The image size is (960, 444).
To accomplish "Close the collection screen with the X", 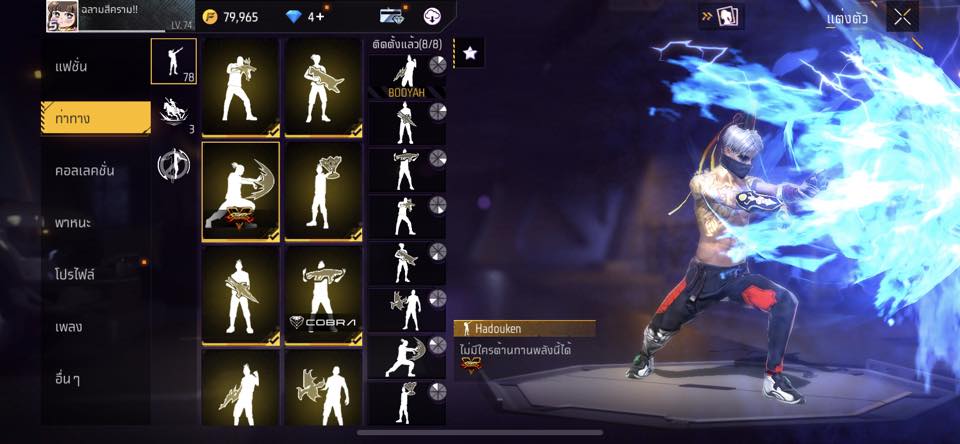I will (x=902, y=17).
